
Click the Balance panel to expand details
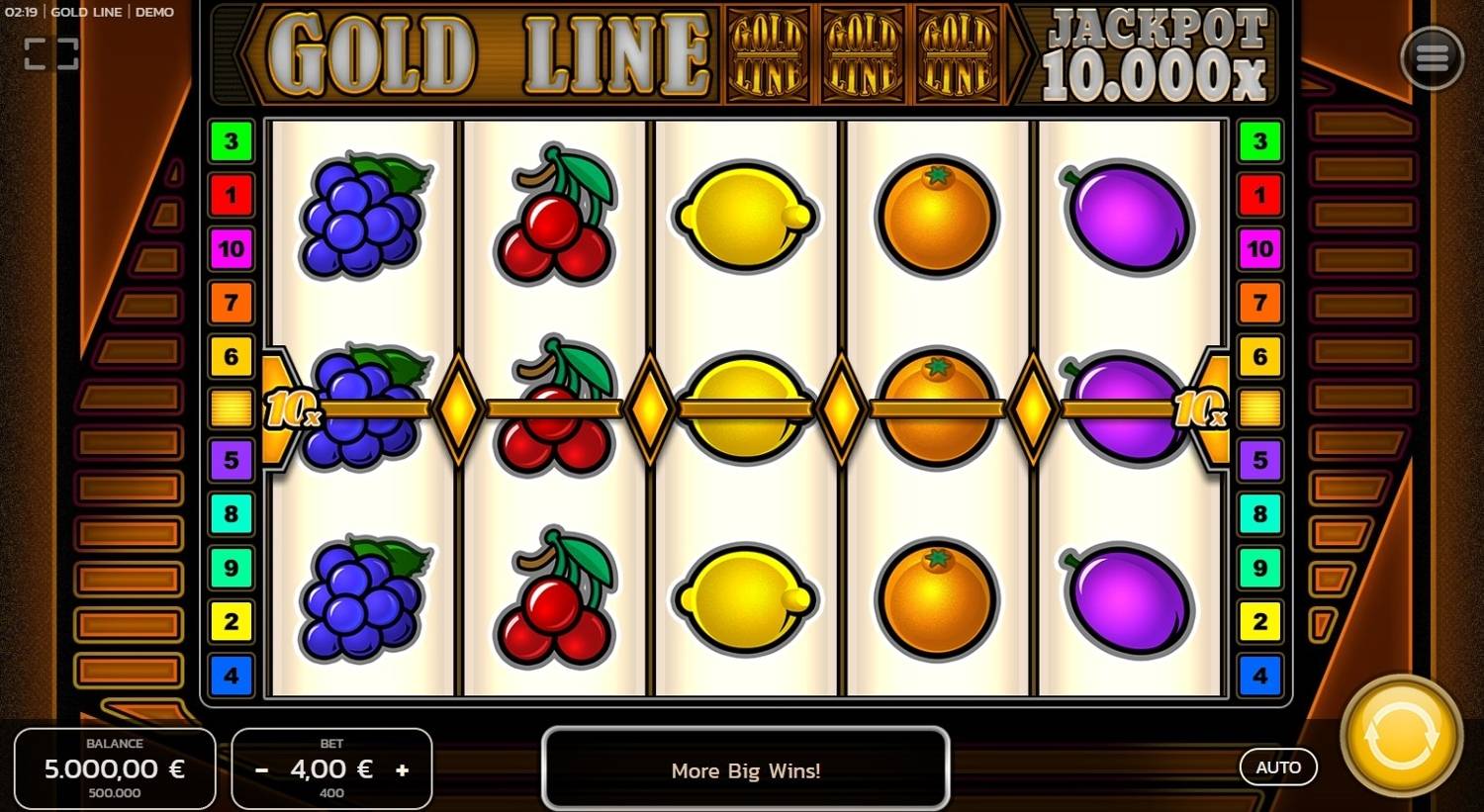(x=115, y=767)
